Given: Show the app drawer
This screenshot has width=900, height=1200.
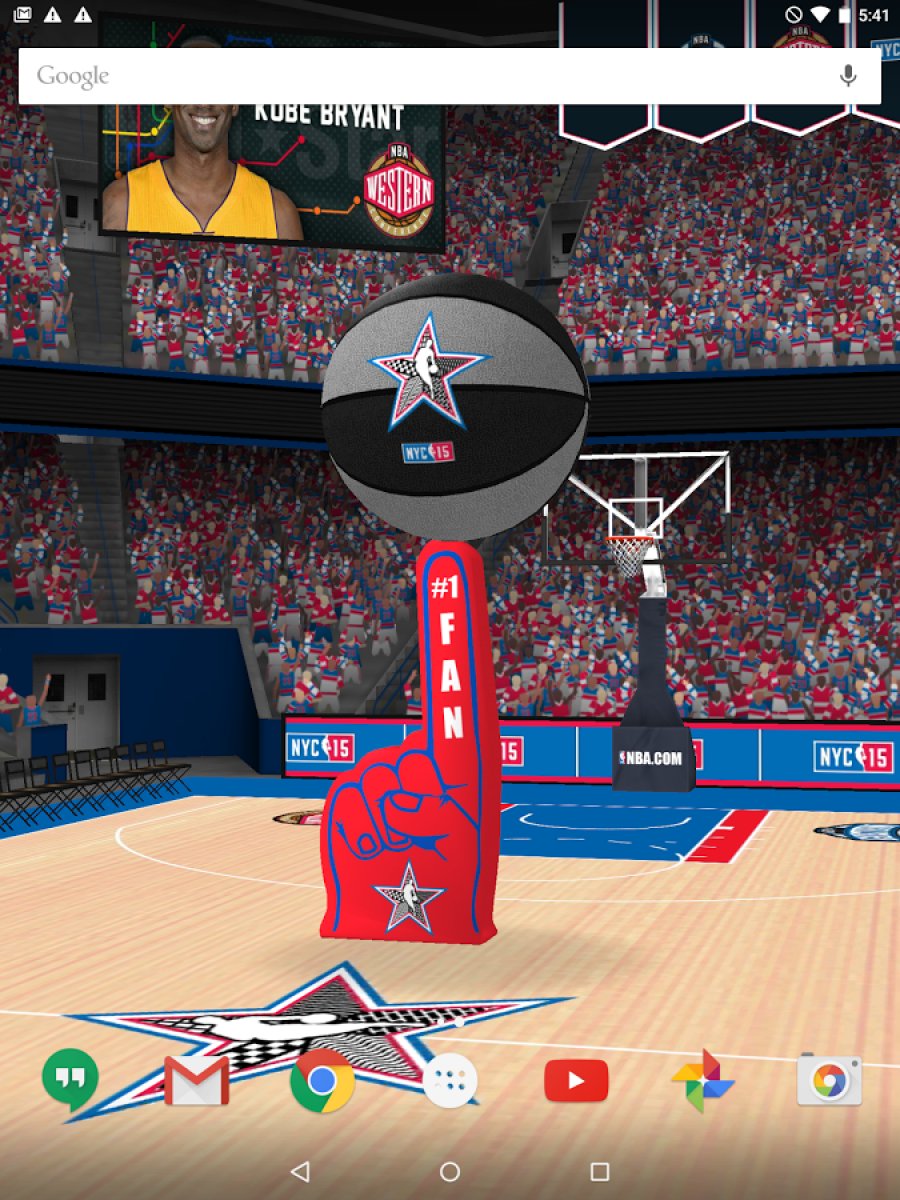Looking at the screenshot, I should pyautogui.click(x=450, y=1080).
